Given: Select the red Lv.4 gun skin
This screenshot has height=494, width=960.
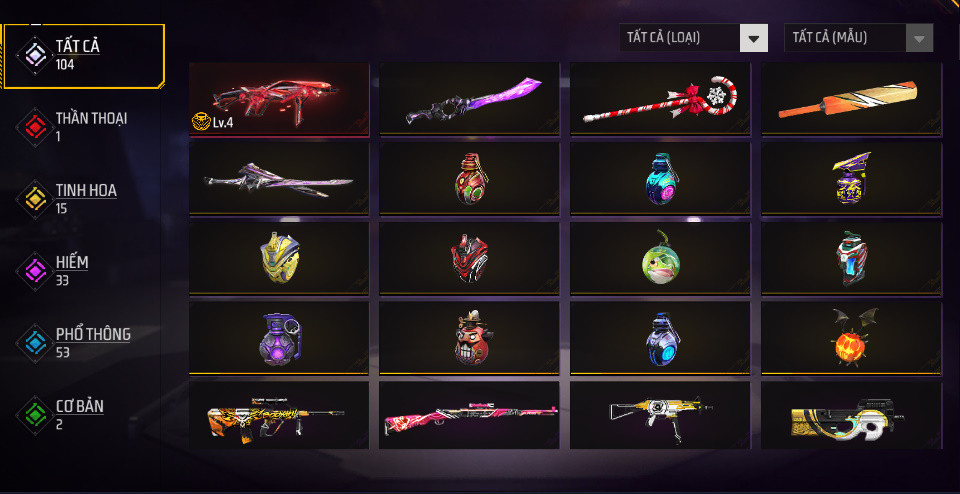Looking at the screenshot, I should click(279, 99).
